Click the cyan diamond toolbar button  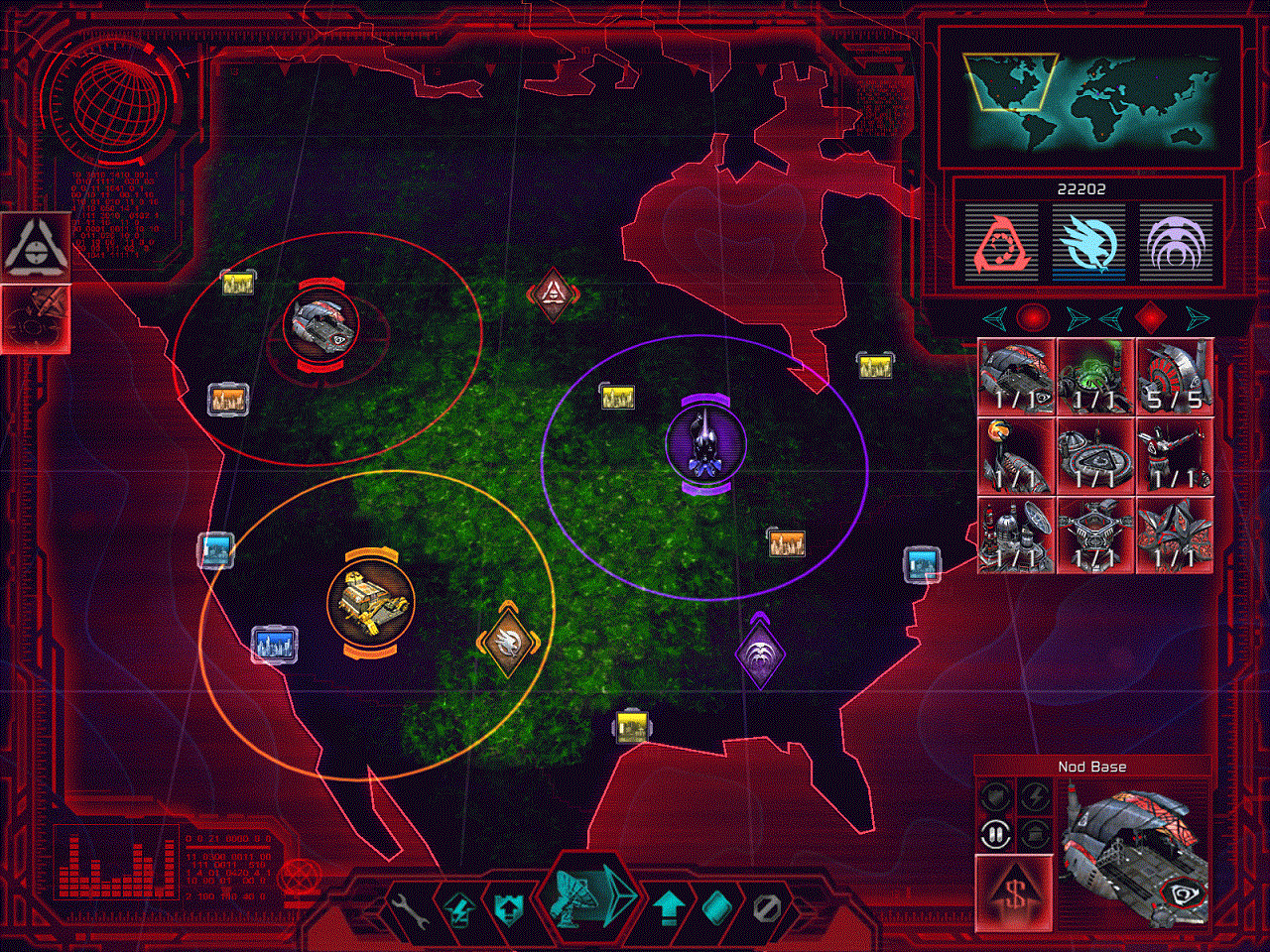pos(719,907)
